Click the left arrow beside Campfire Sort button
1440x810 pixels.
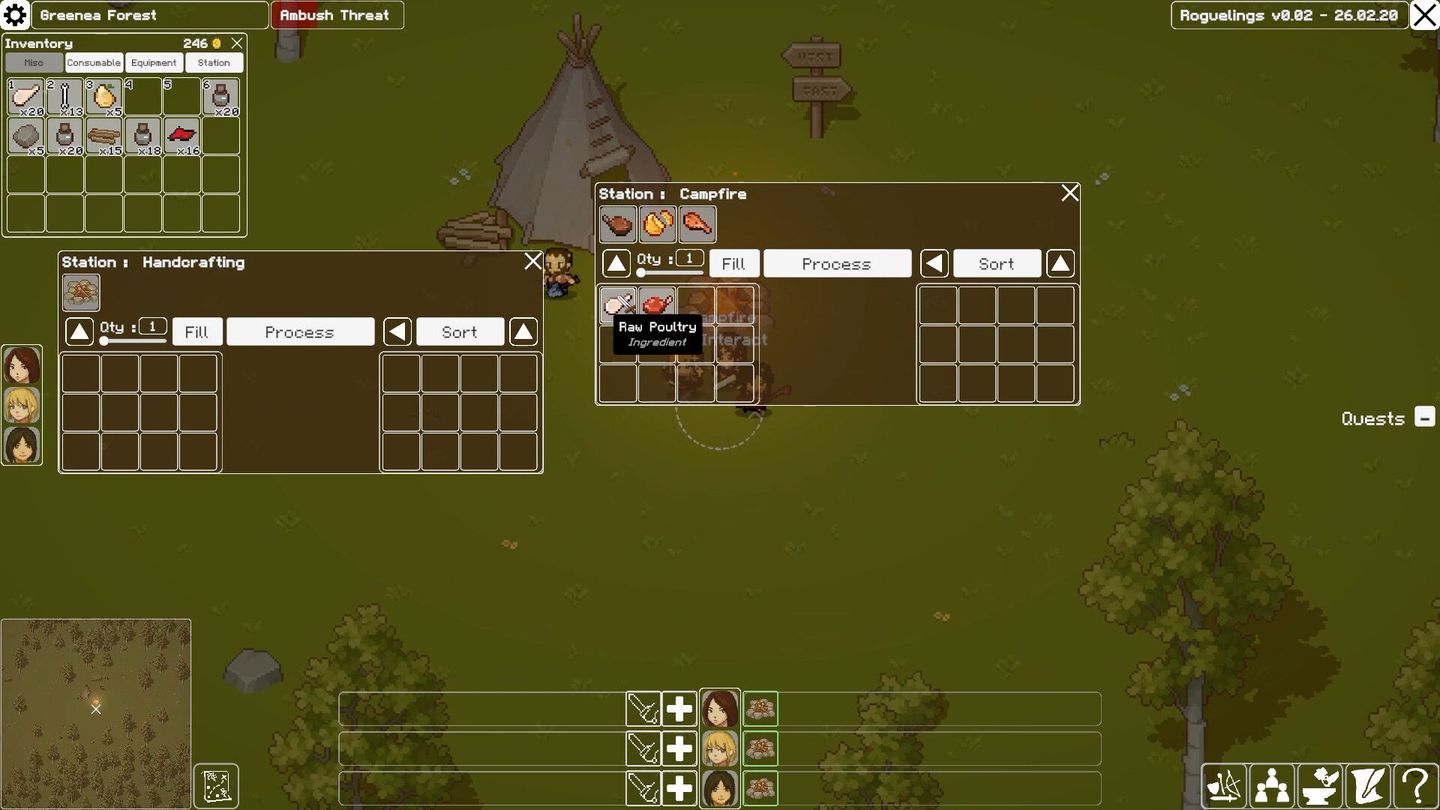[935, 263]
